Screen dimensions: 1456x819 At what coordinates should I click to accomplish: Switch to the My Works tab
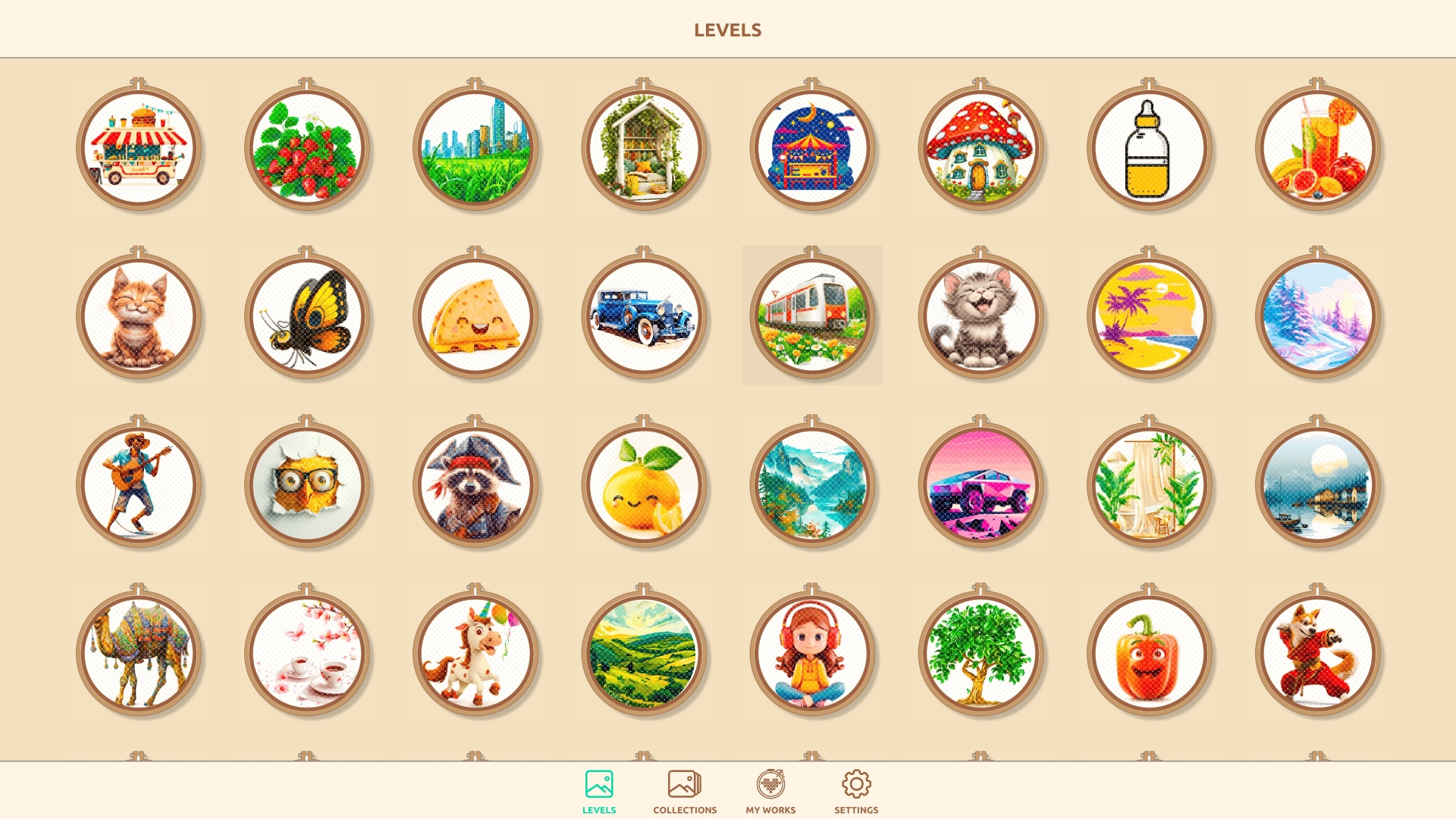coord(771,790)
